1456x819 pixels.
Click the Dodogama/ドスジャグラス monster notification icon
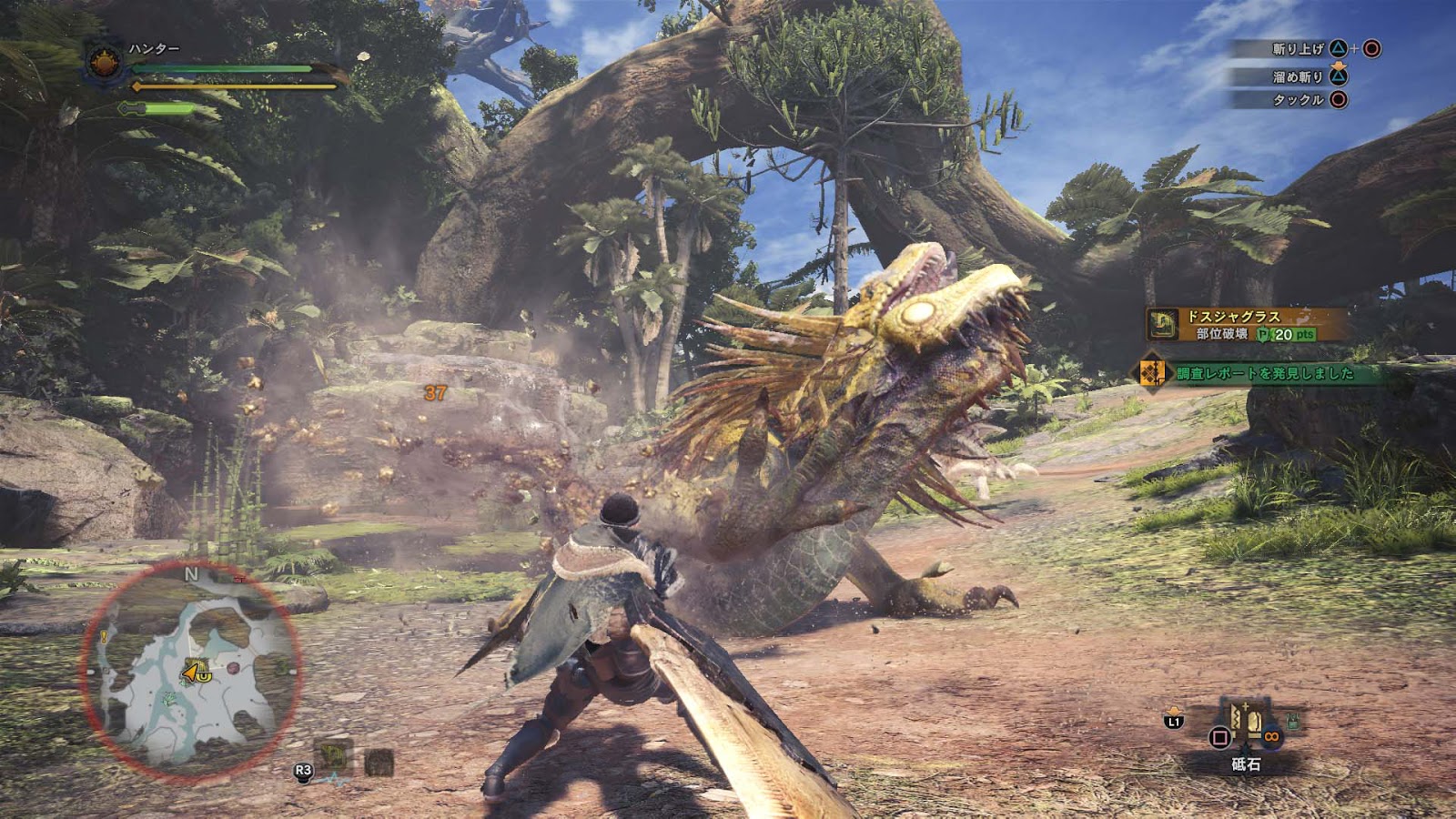1162,324
